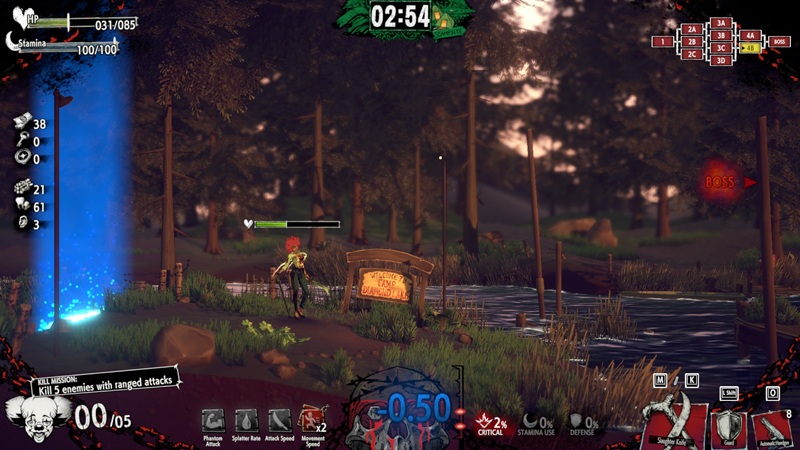Select the highlighted 4B stage node
Image resolution: width=800 pixels, height=450 pixels.
click(x=750, y=48)
